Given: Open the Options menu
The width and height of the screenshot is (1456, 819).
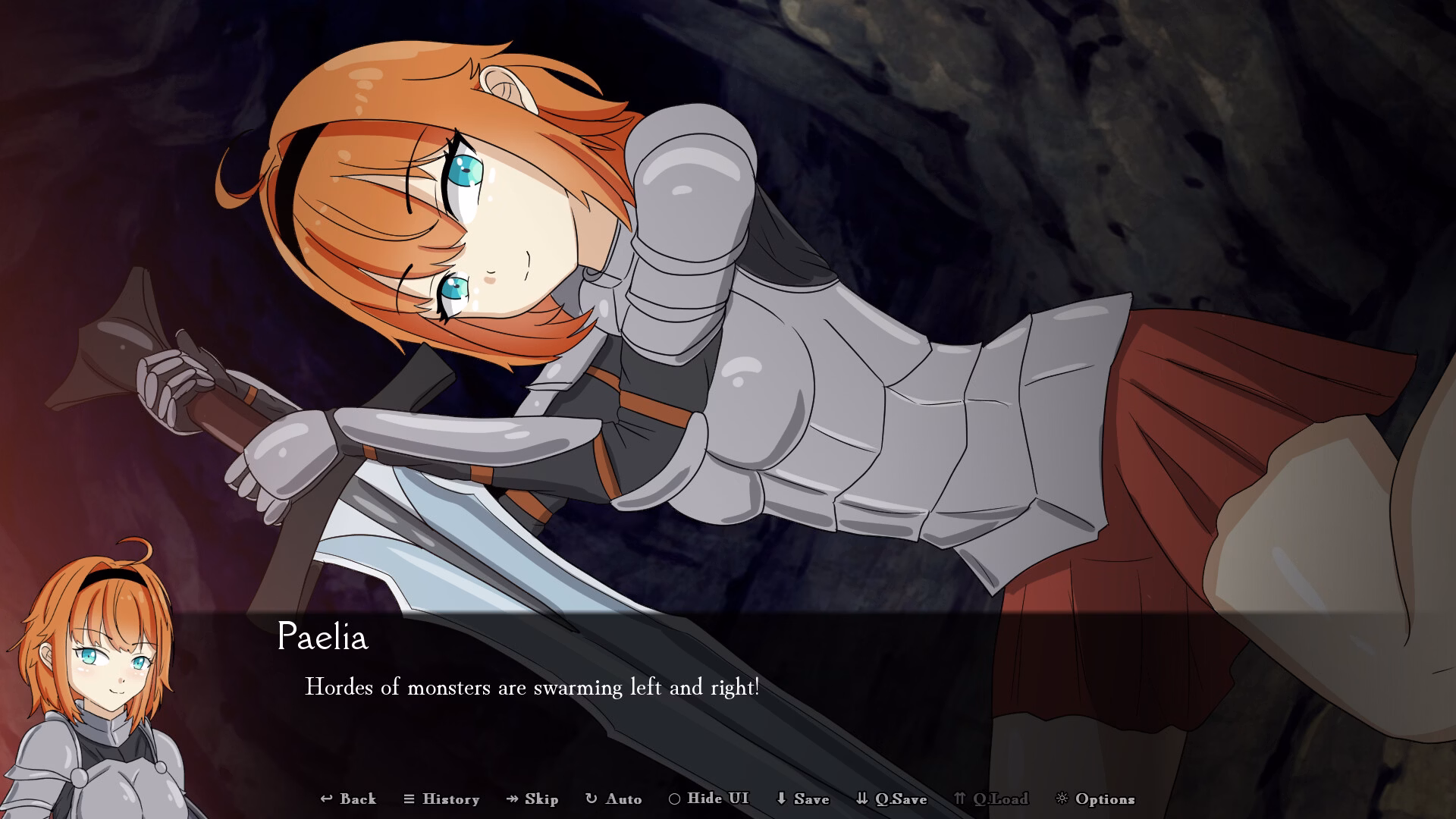Looking at the screenshot, I should (x=1095, y=799).
